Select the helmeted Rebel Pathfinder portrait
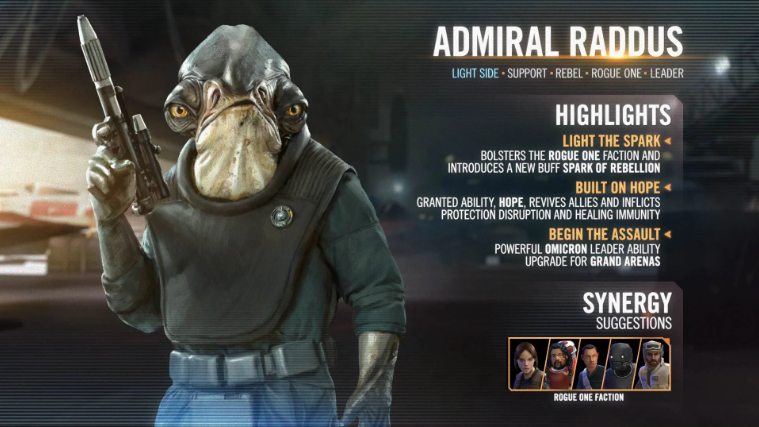759x427 pixels. pos(653,364)
